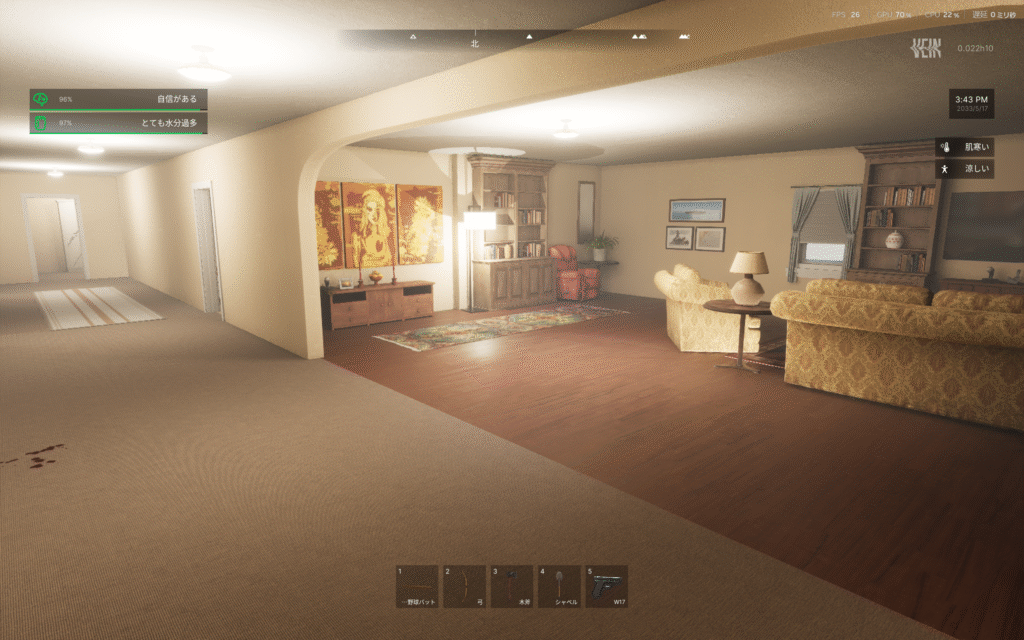This screenshot has width=1024, height=640.
Task: Select the shovel in the hotbar
Action: pos(559,586)
